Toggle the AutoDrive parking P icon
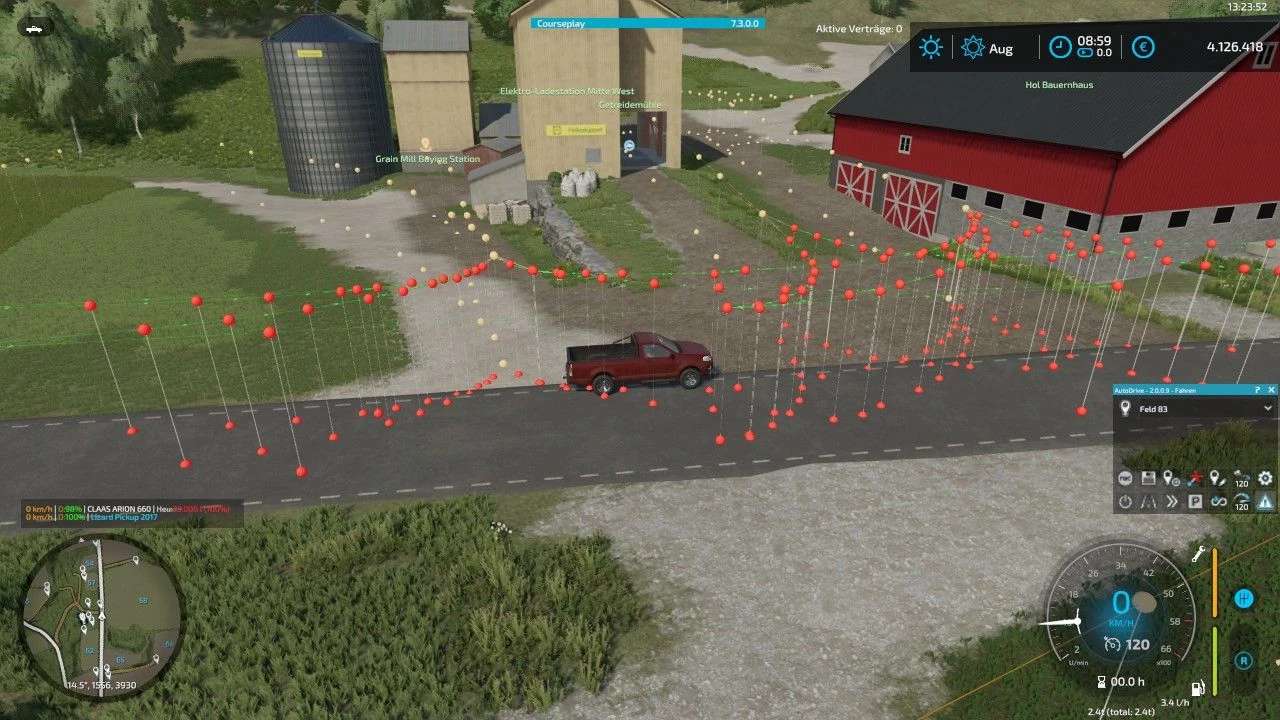This screenshot has height=720, width=1280. point(1195,502)
